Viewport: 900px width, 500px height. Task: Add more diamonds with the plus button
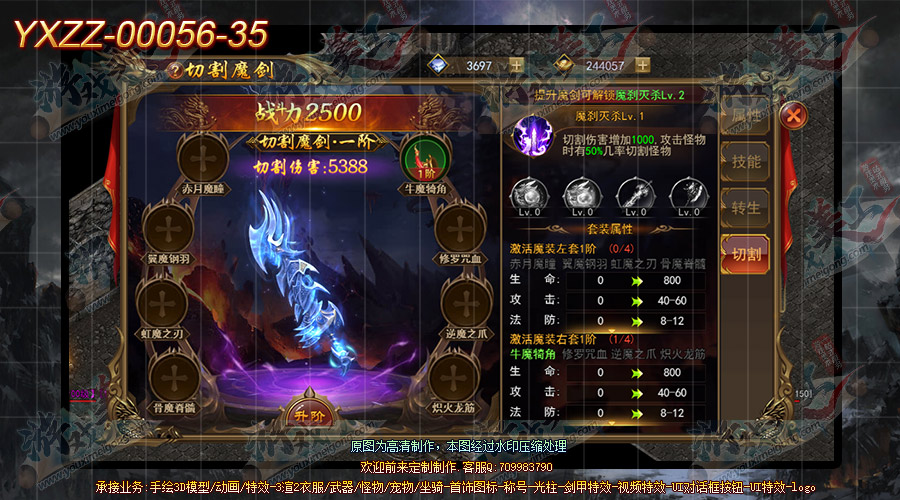click(516, 65)
